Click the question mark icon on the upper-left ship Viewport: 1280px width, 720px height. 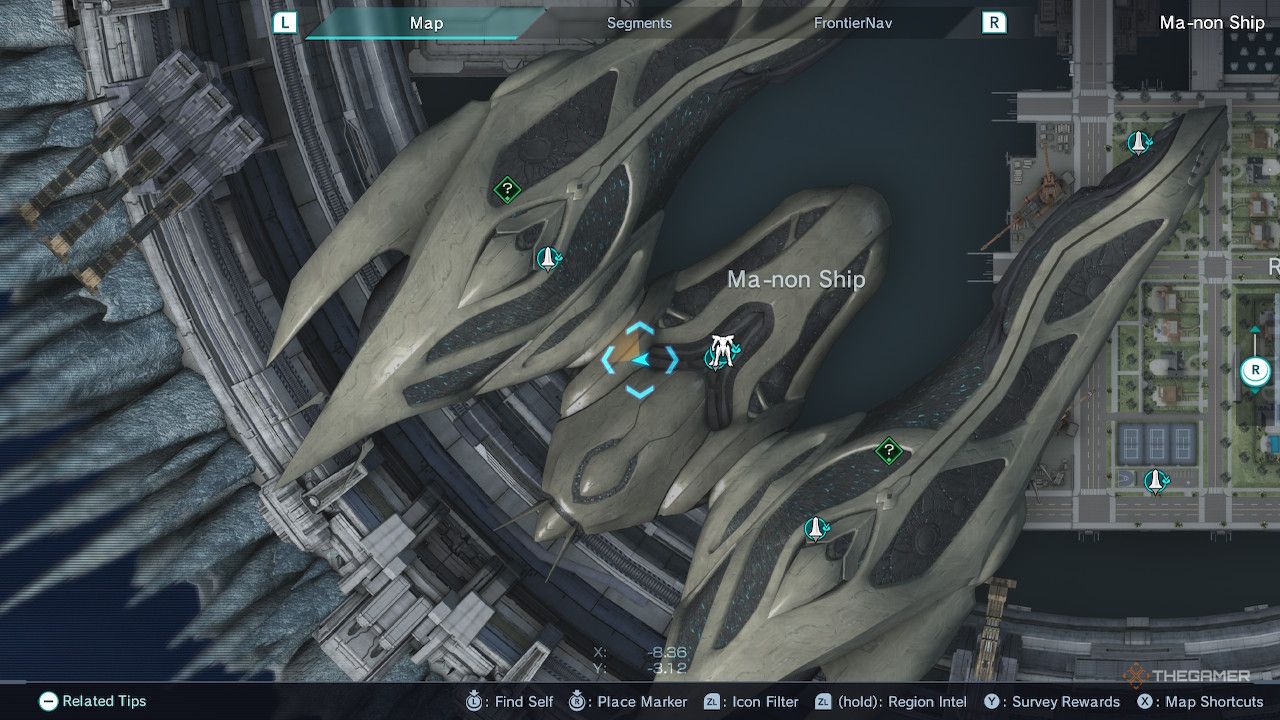pos(505,186)
